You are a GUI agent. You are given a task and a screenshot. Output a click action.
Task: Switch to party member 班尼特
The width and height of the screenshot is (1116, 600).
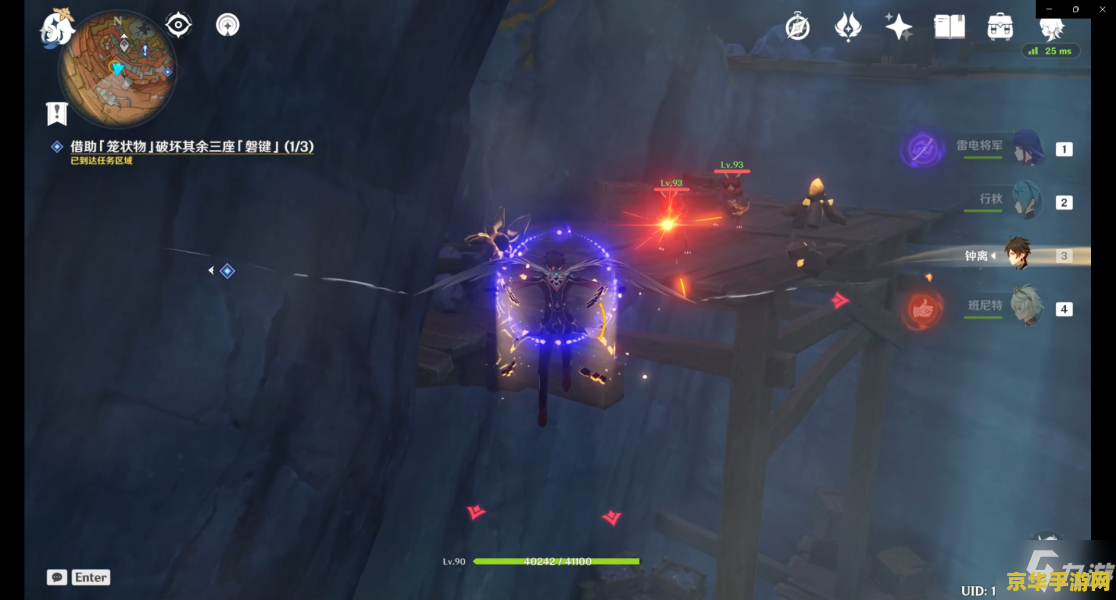click(x=1027, y=307)
